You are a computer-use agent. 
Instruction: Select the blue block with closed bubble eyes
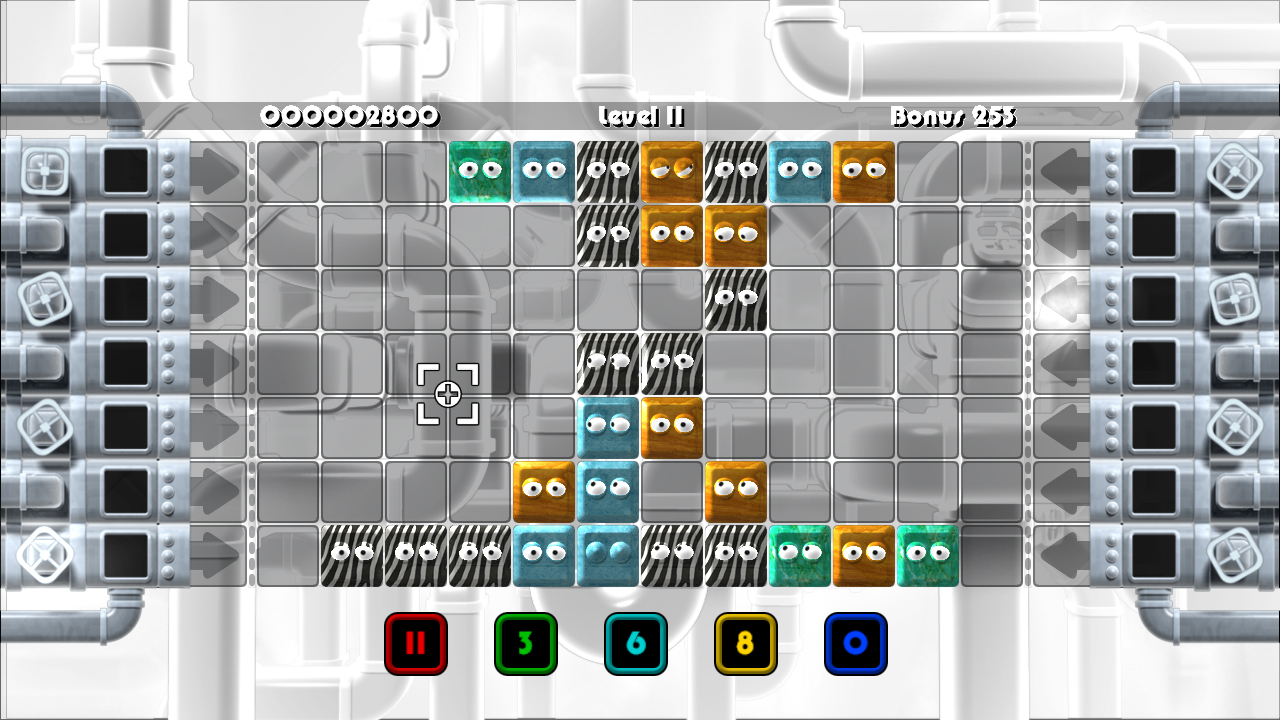[608, 556]
